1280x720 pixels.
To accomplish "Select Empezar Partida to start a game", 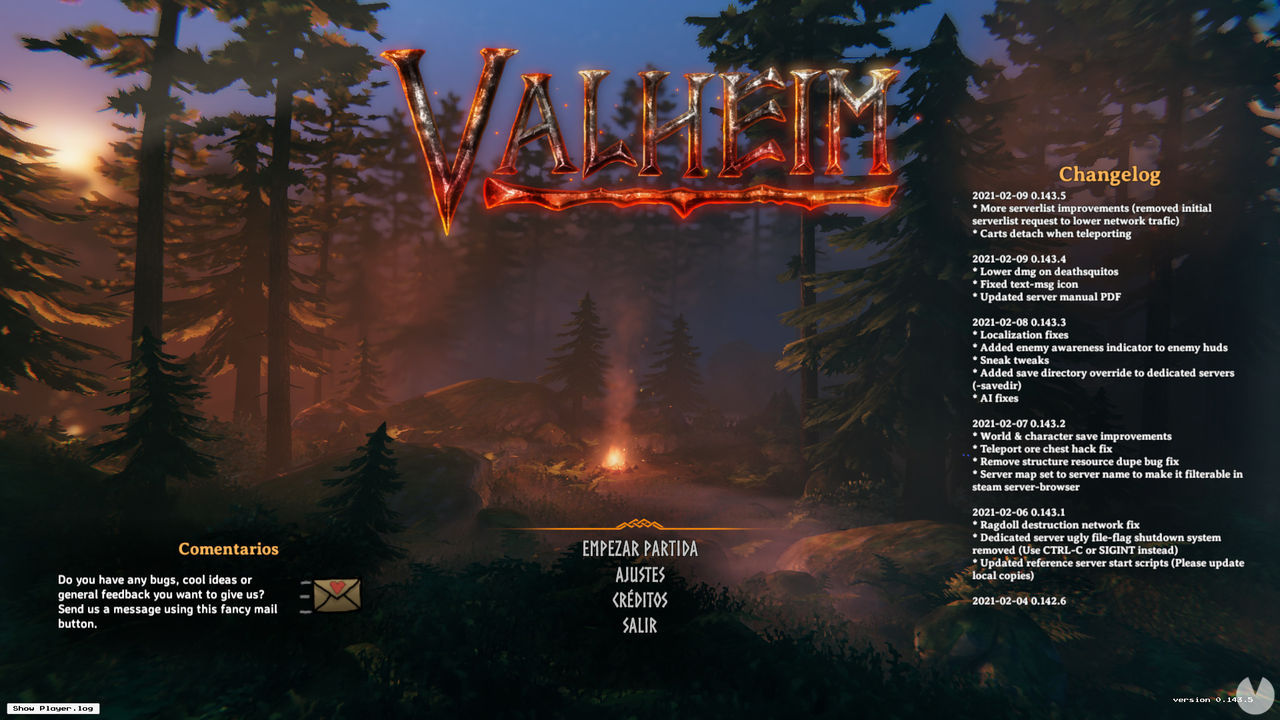I will coord(640,549).
